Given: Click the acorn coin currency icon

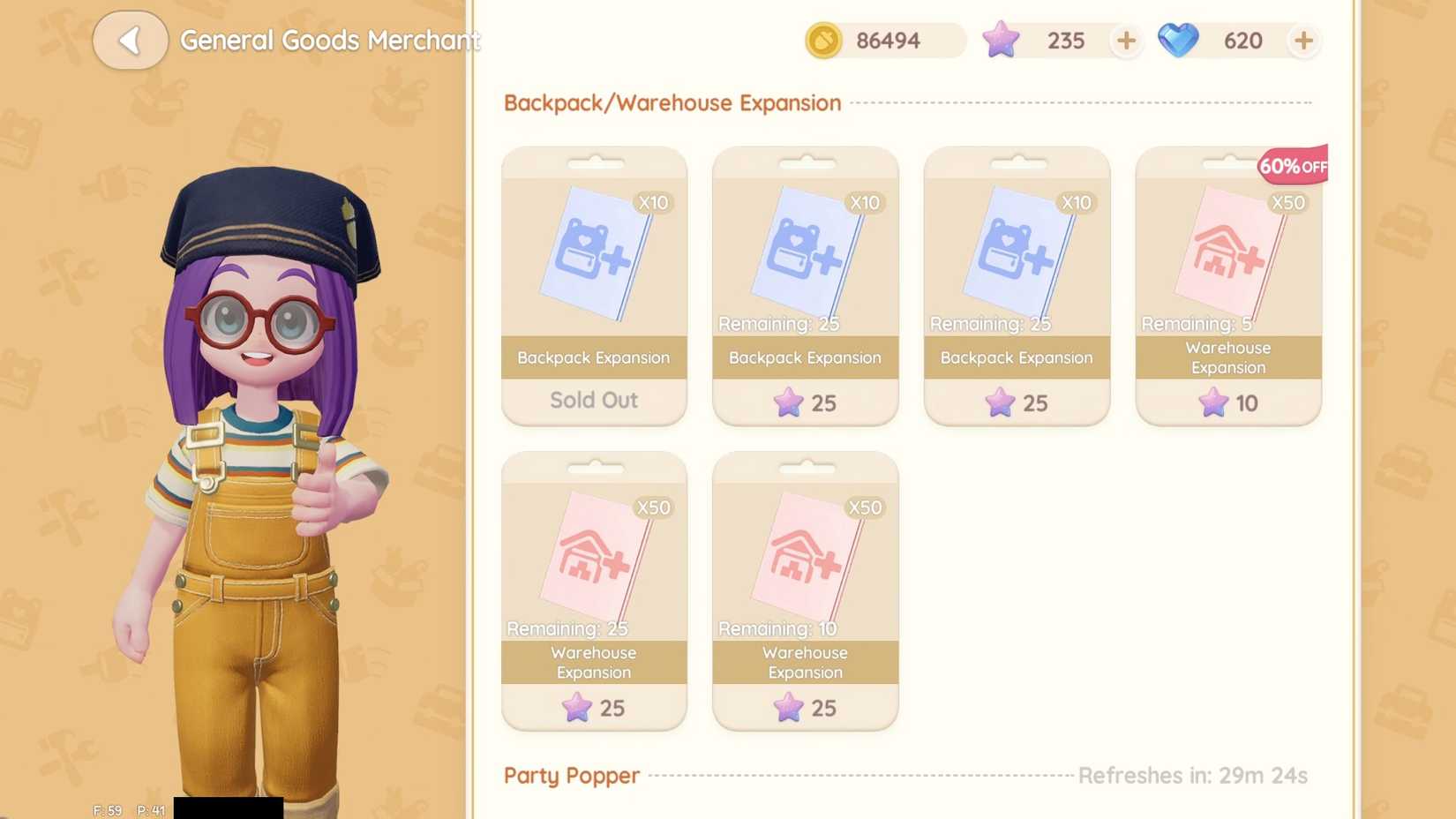Looking at the screenshot, I should [x=822, y=41].
